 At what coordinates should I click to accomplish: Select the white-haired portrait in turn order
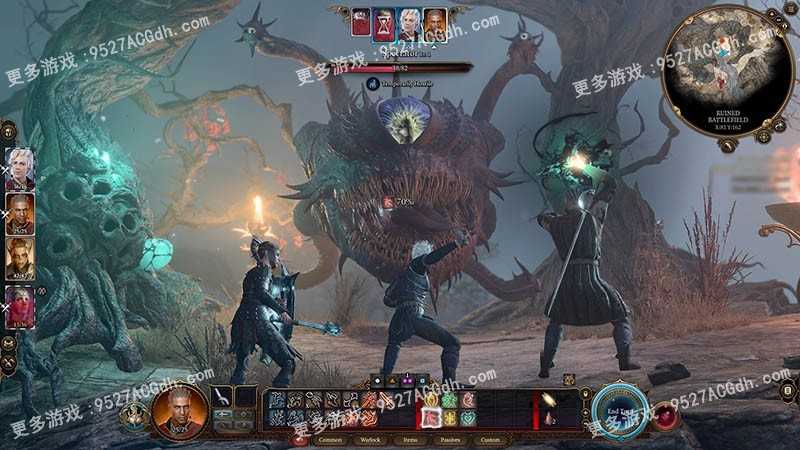pyautogui.click(x=408, y=21)
